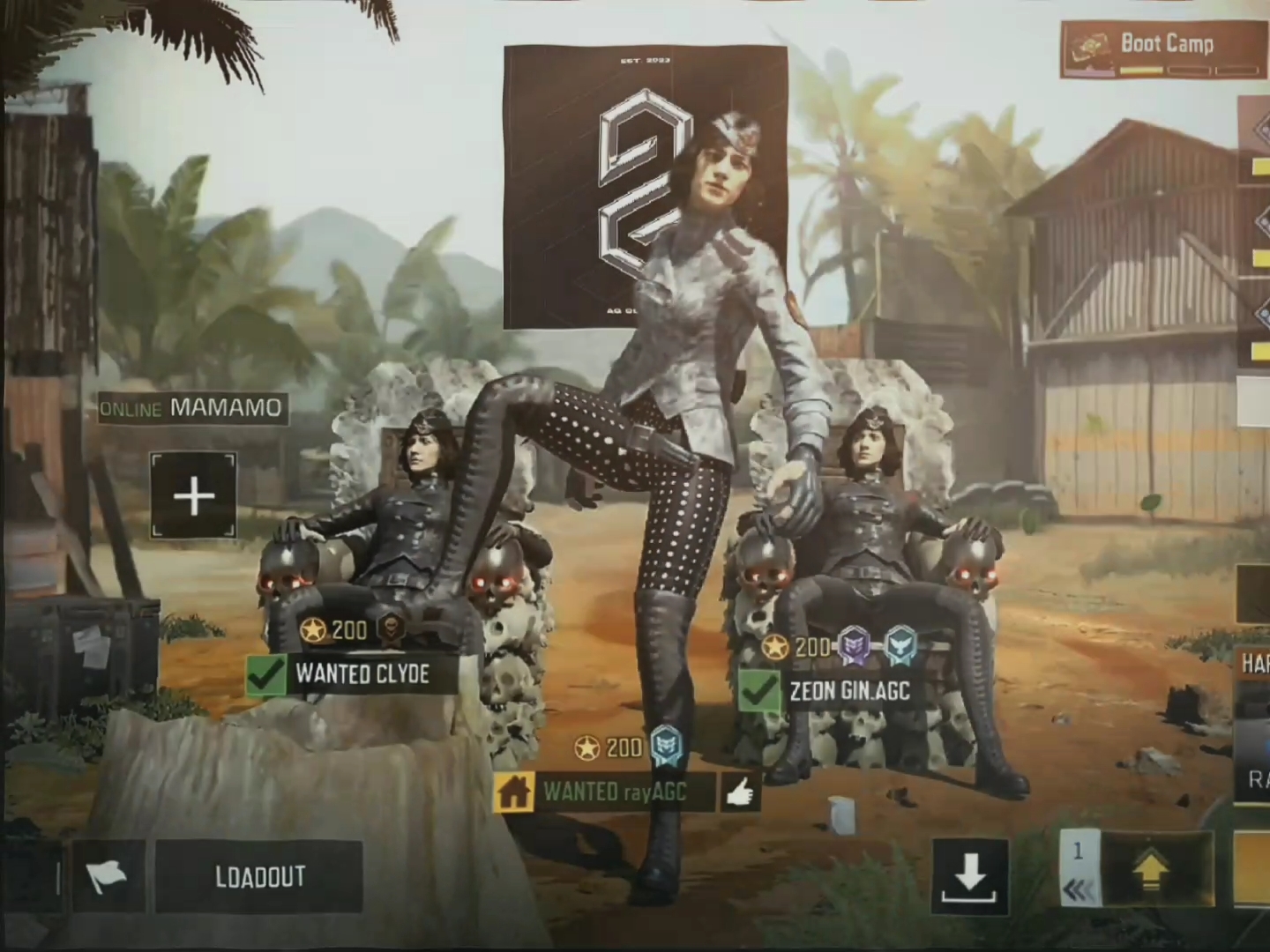Click the white flag icon button
The image size is (1270, 952).
point(107,876)
